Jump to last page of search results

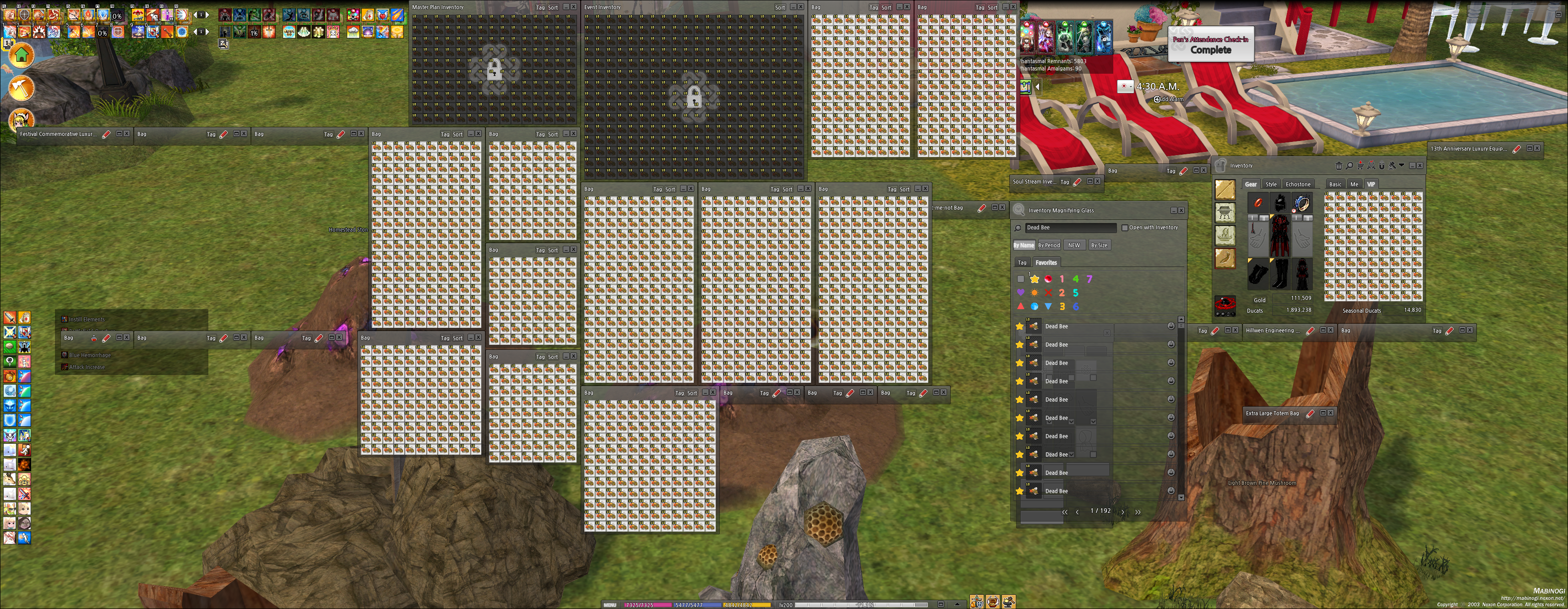(1138, 511)
